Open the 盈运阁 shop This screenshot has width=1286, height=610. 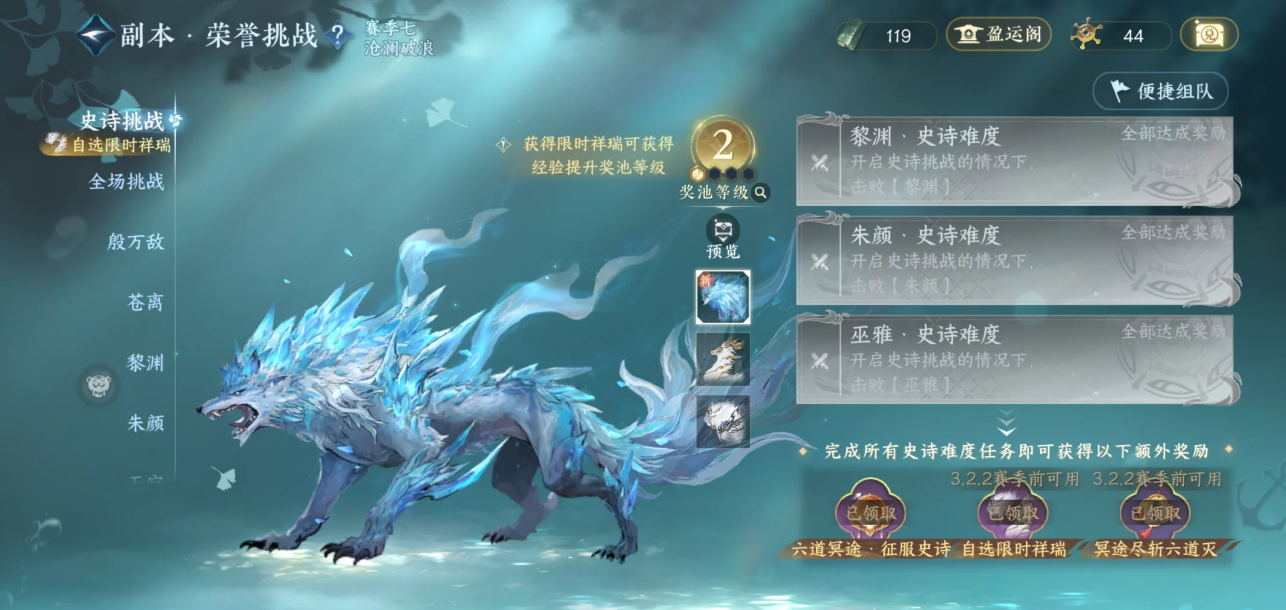998,35
